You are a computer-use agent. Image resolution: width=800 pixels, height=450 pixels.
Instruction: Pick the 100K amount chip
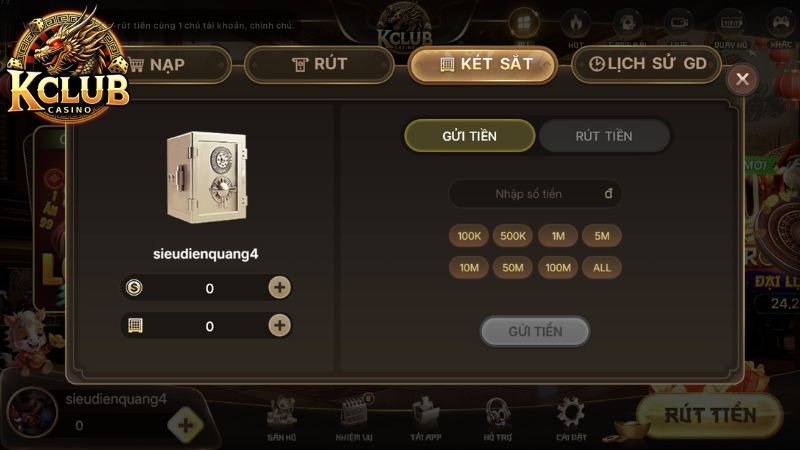[x=470, y=236]
